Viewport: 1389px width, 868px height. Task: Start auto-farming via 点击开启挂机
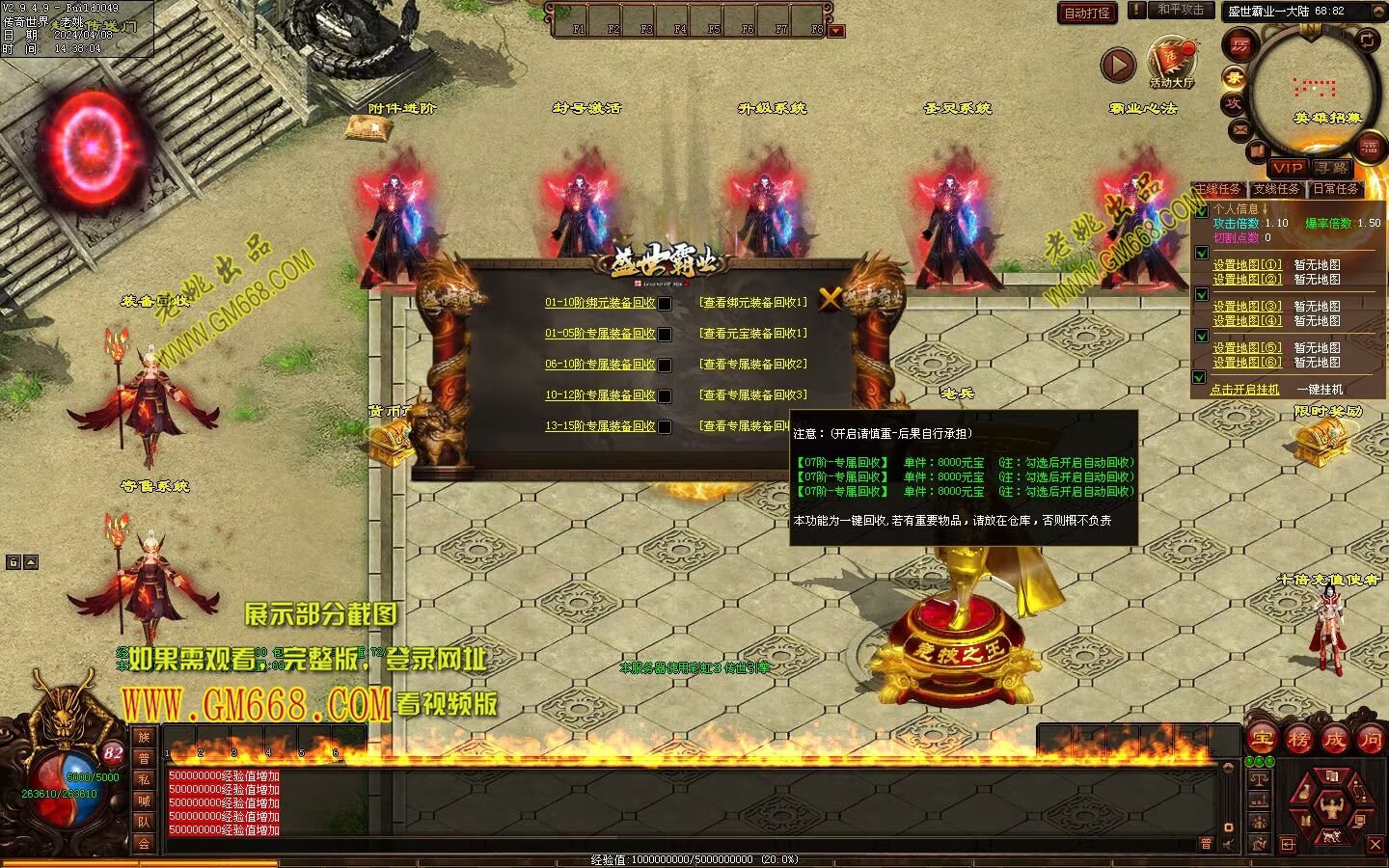[1244, 390]
